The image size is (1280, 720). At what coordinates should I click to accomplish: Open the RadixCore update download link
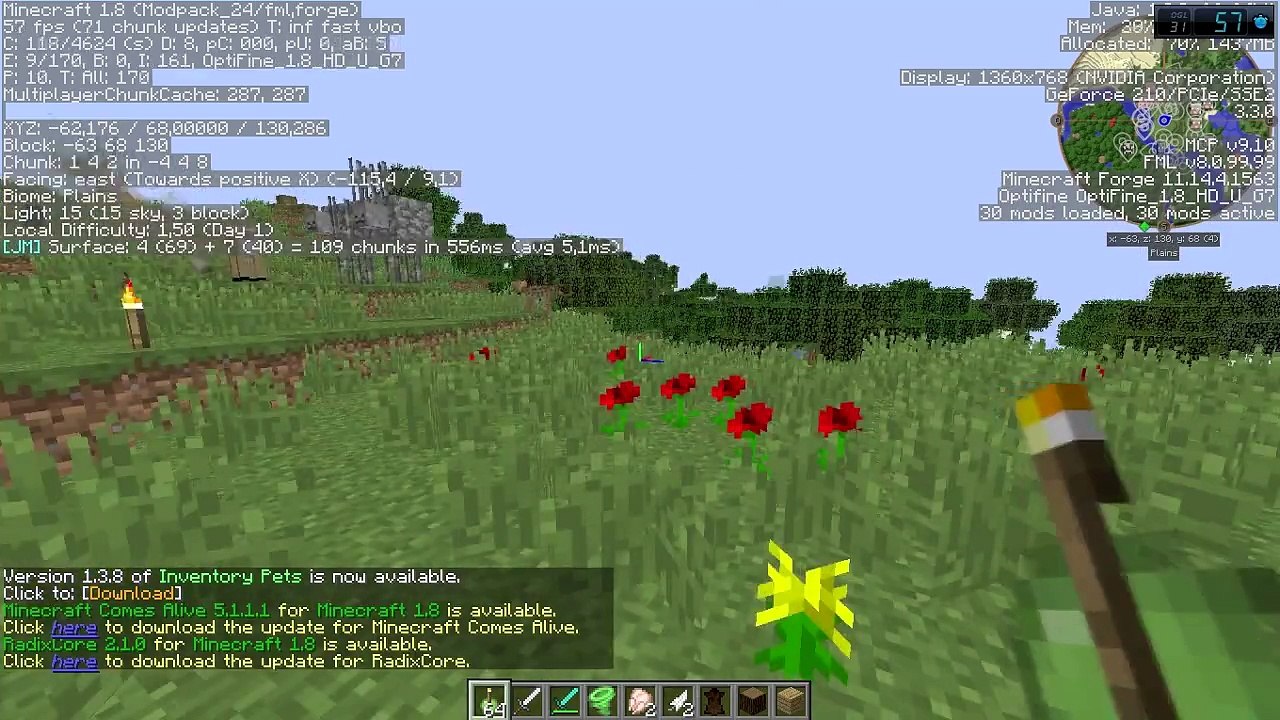[74, 662]
